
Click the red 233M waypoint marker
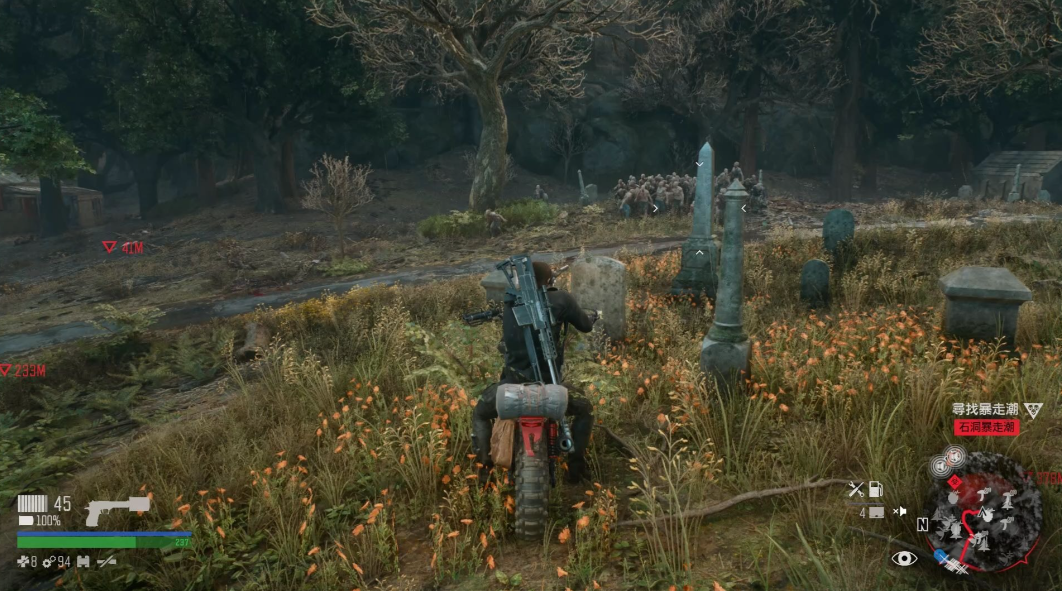pyautogui.click(x=6, y=370)
